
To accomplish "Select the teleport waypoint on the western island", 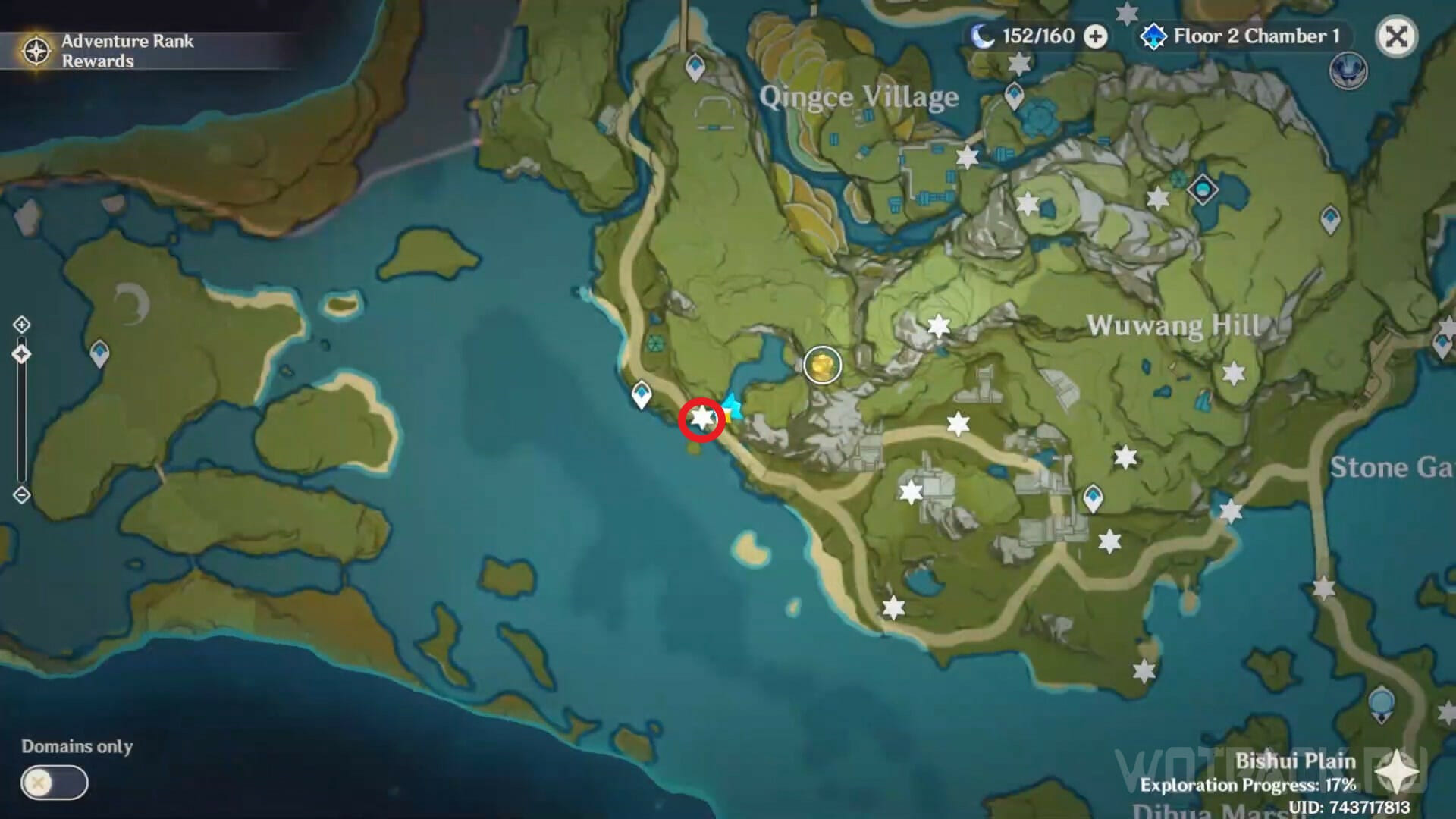I will coord(99,353).
